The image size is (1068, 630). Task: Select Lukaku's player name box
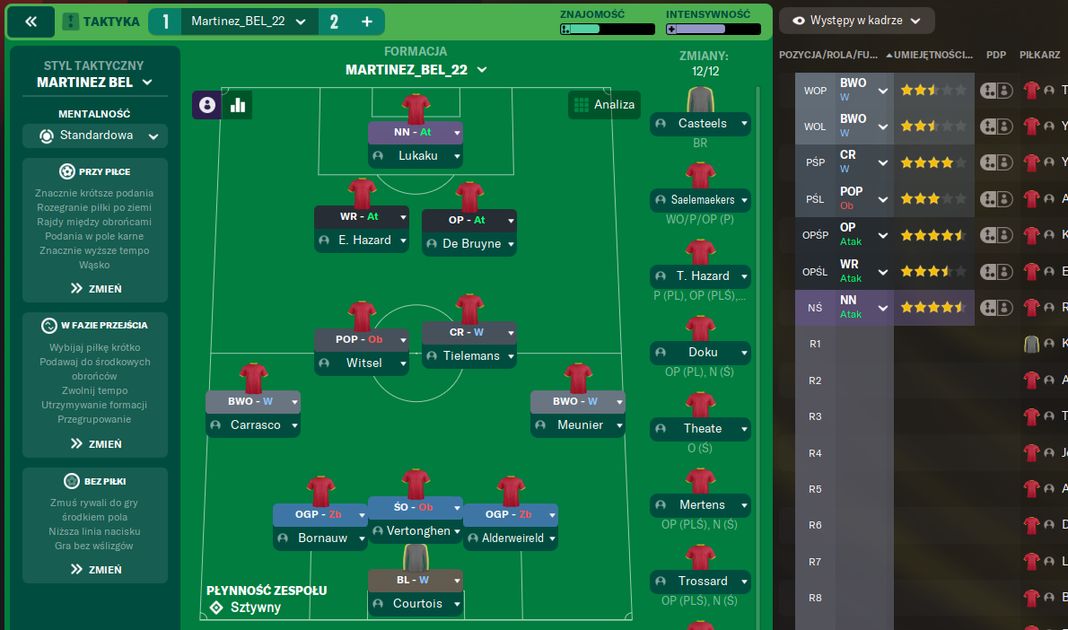tap(417, 156)
